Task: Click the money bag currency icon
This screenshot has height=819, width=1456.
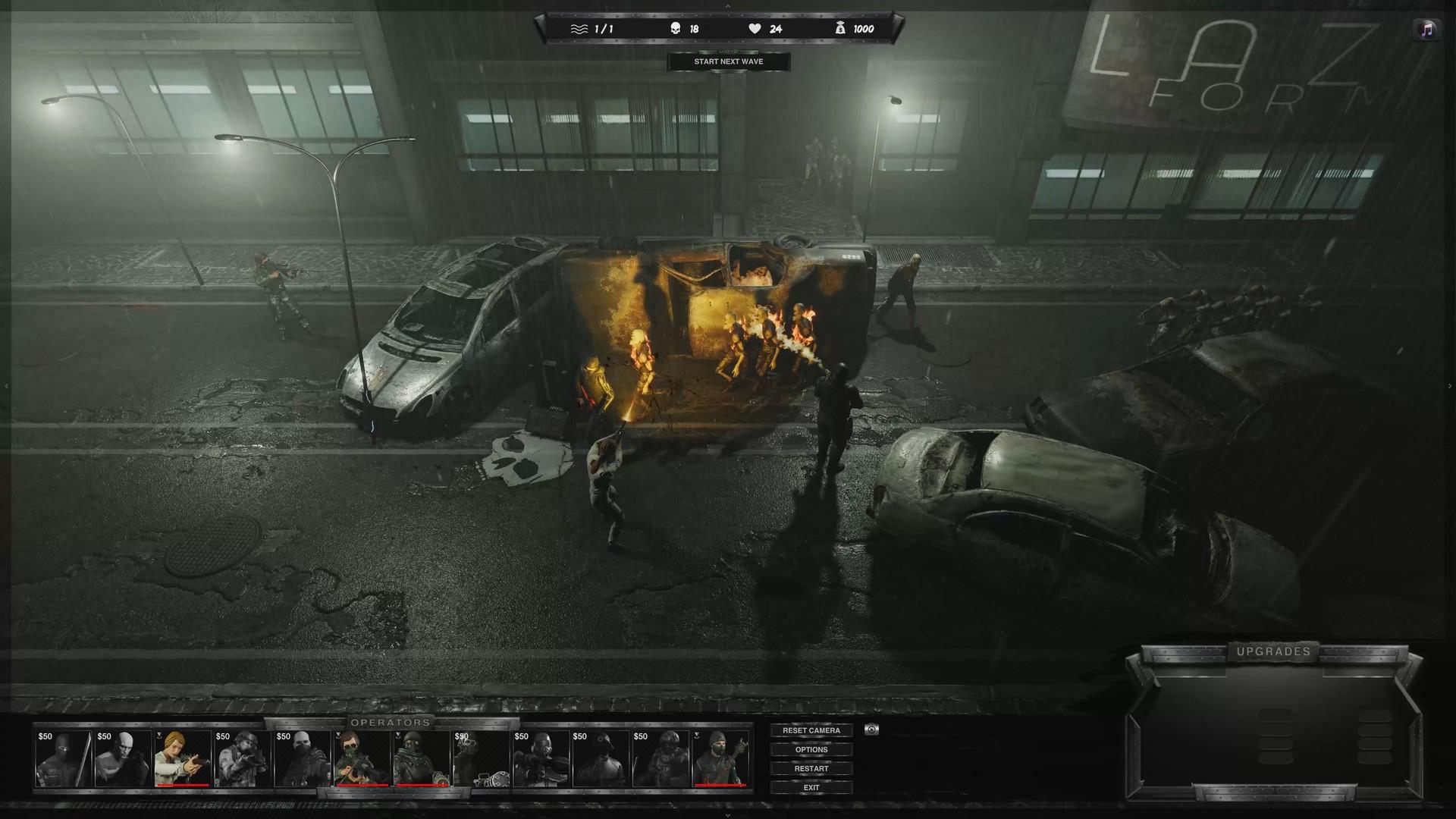Action: point(839,28)
